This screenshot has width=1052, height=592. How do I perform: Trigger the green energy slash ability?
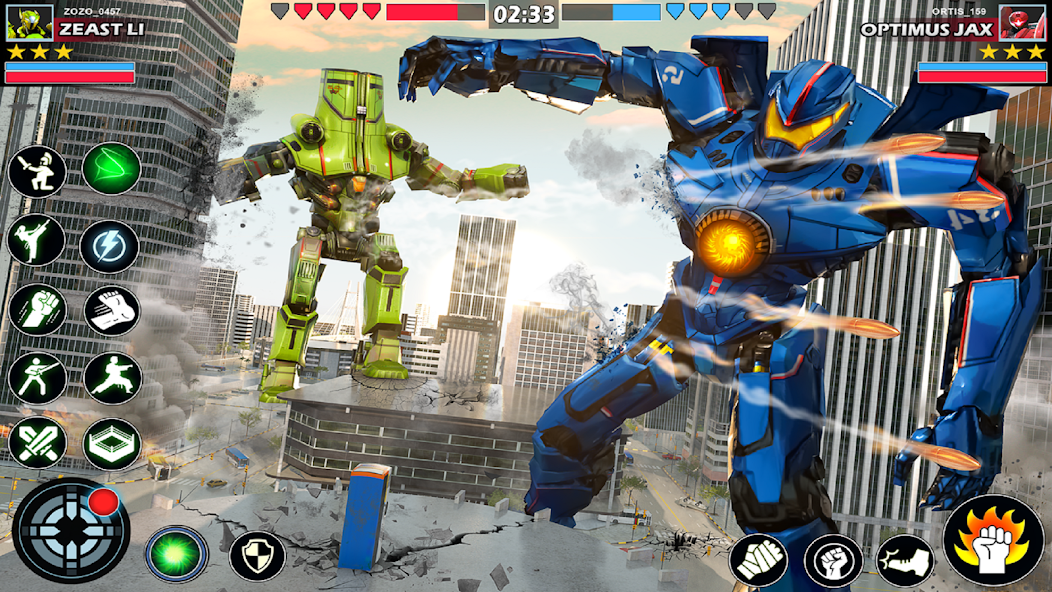[111, 168]
